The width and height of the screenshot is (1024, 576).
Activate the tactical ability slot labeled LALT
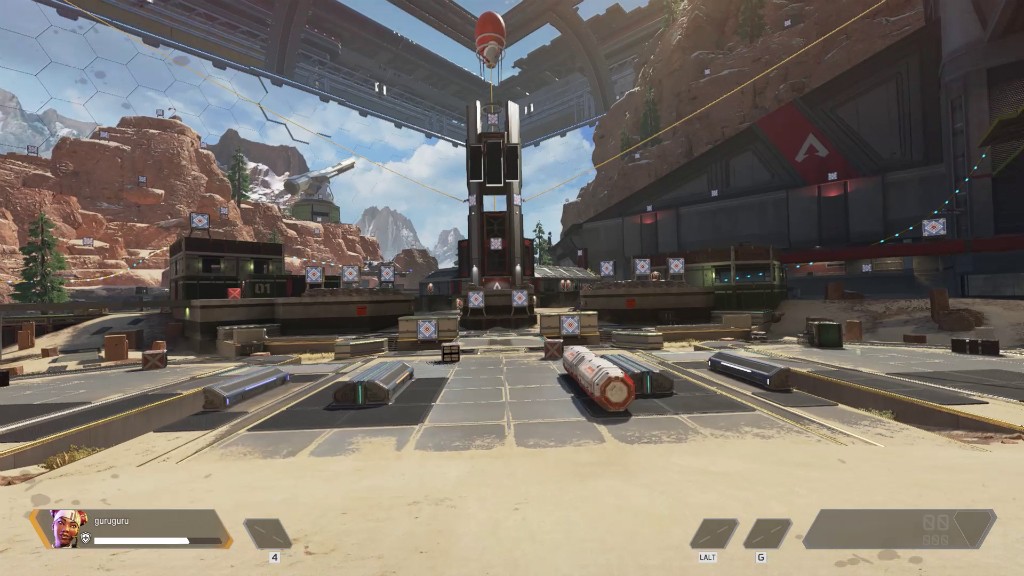click(x=714, y=533)
